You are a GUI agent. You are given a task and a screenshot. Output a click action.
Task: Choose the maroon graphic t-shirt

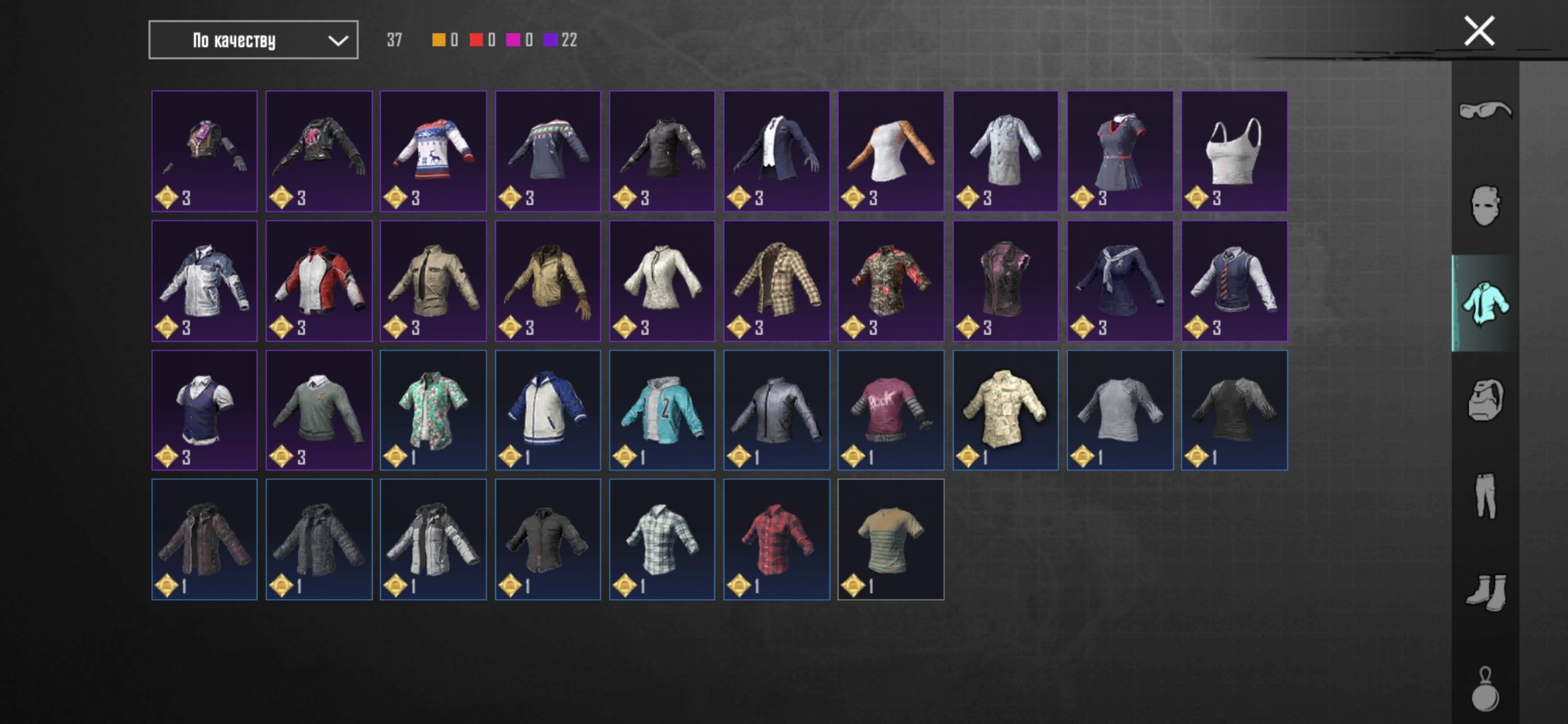click(891, 410)
